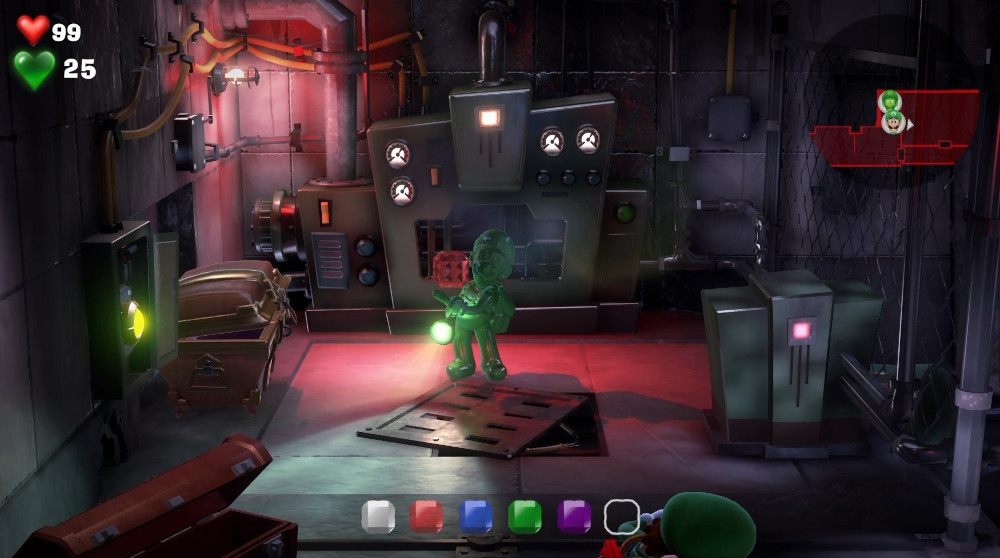1000x558 pixels.
Task: Select the red gem slot
Action: point(427,516)
